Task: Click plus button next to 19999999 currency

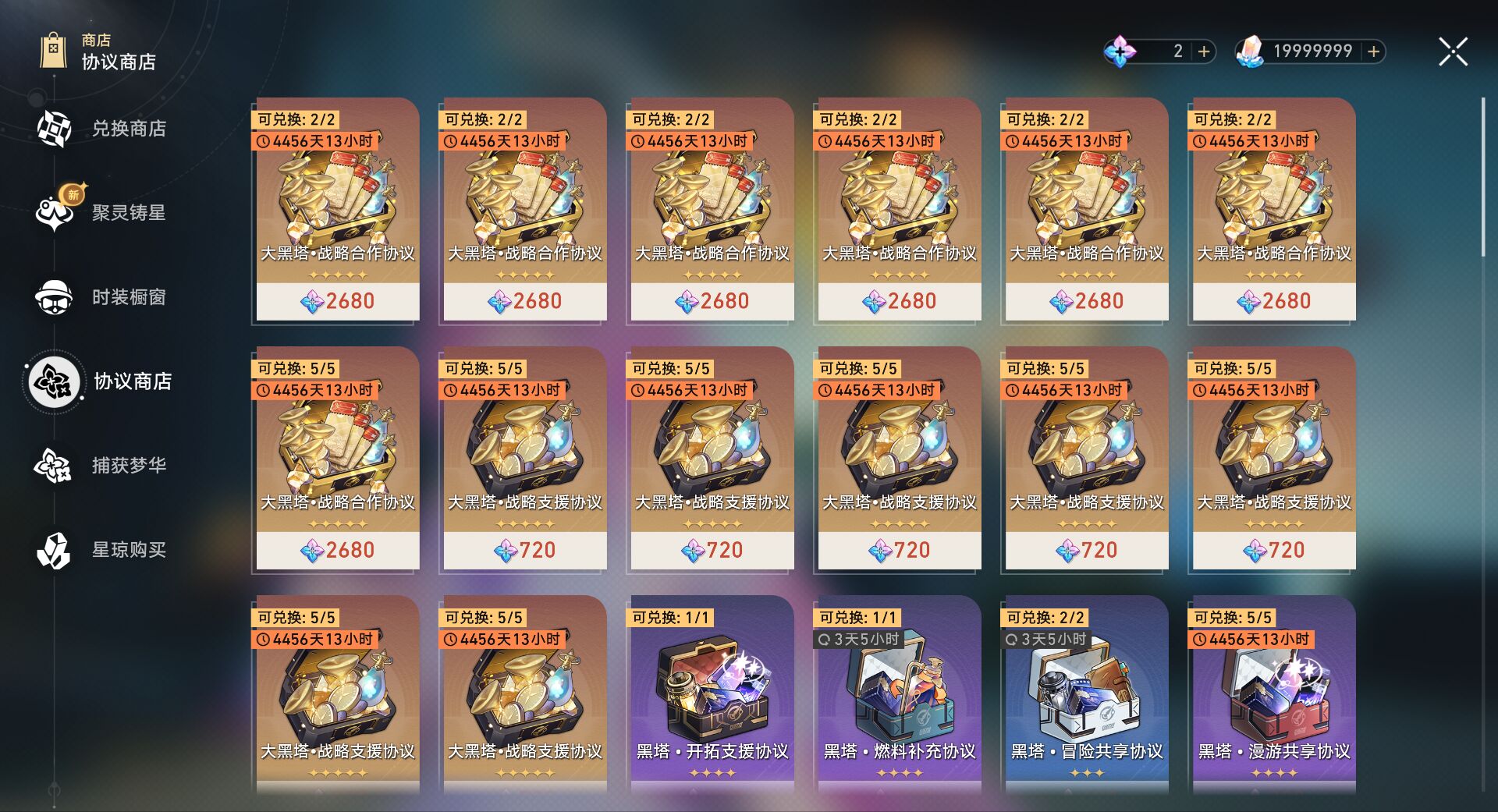Action: coord(1372,51)
